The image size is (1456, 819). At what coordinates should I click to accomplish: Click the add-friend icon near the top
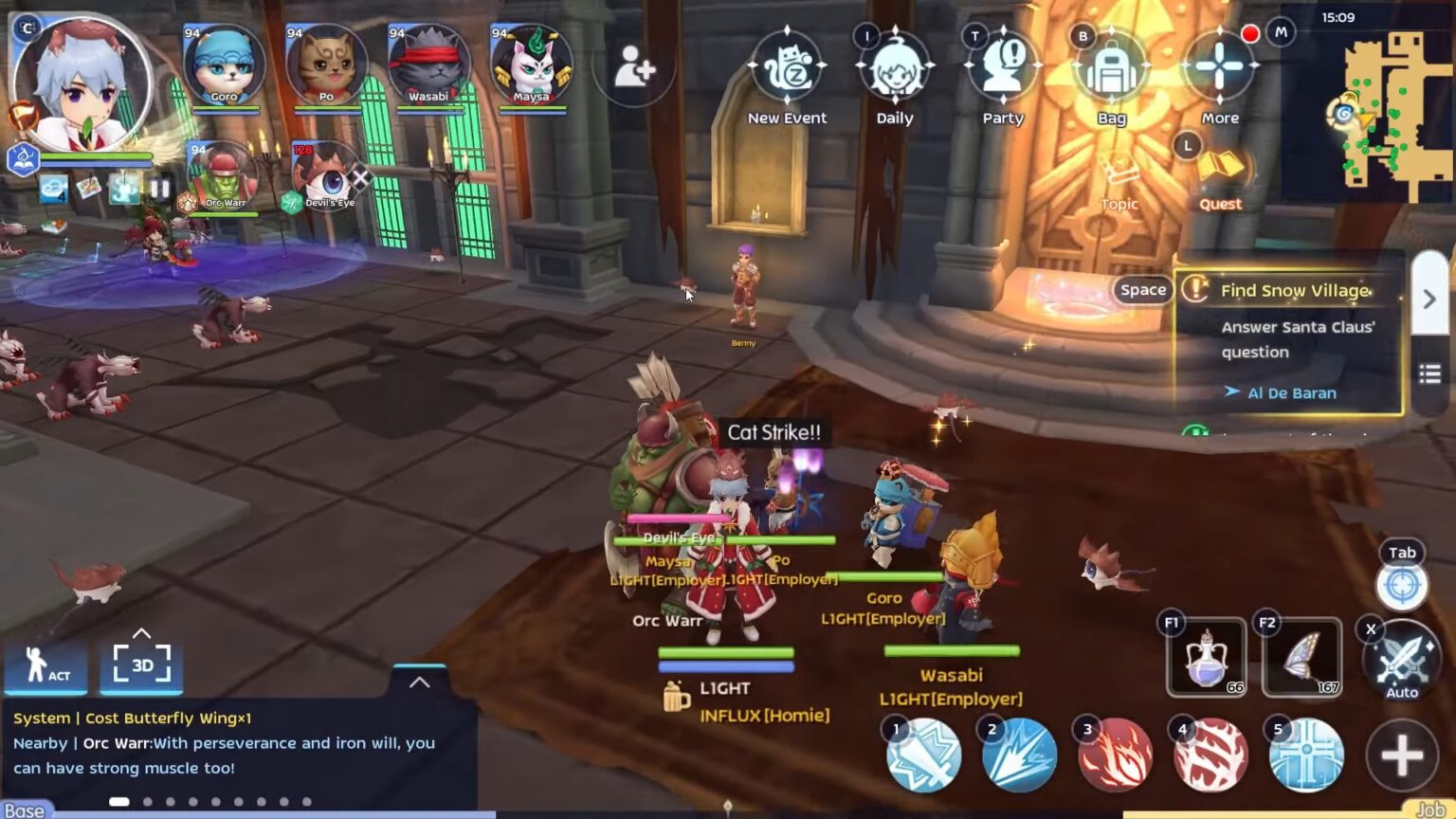coord(633,66)
